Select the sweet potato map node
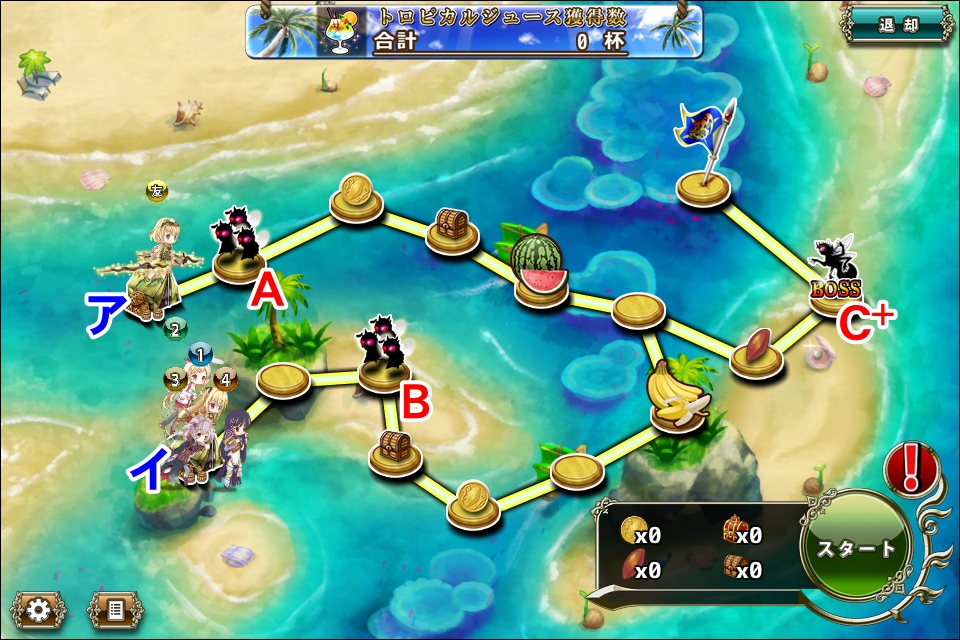Screen dimensions: 960x640 [x=756, y=351]
